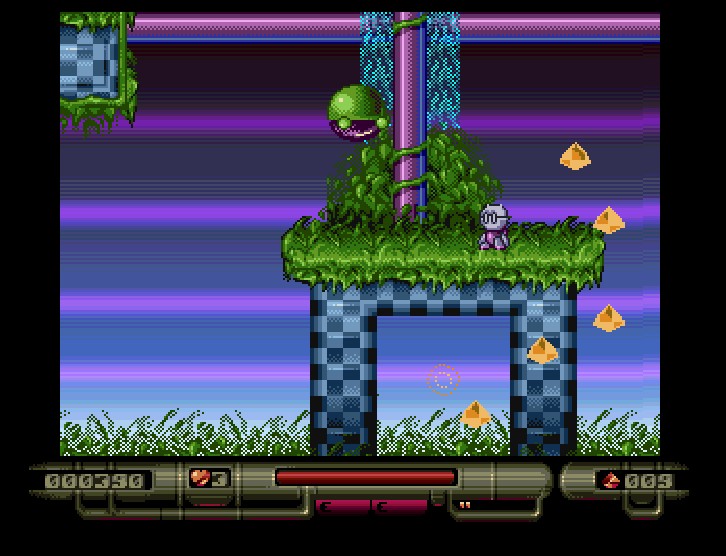Select the orange gem counter icon
Image resolution: width=726 pixels, height=556 pixels.
click(609, 481)
